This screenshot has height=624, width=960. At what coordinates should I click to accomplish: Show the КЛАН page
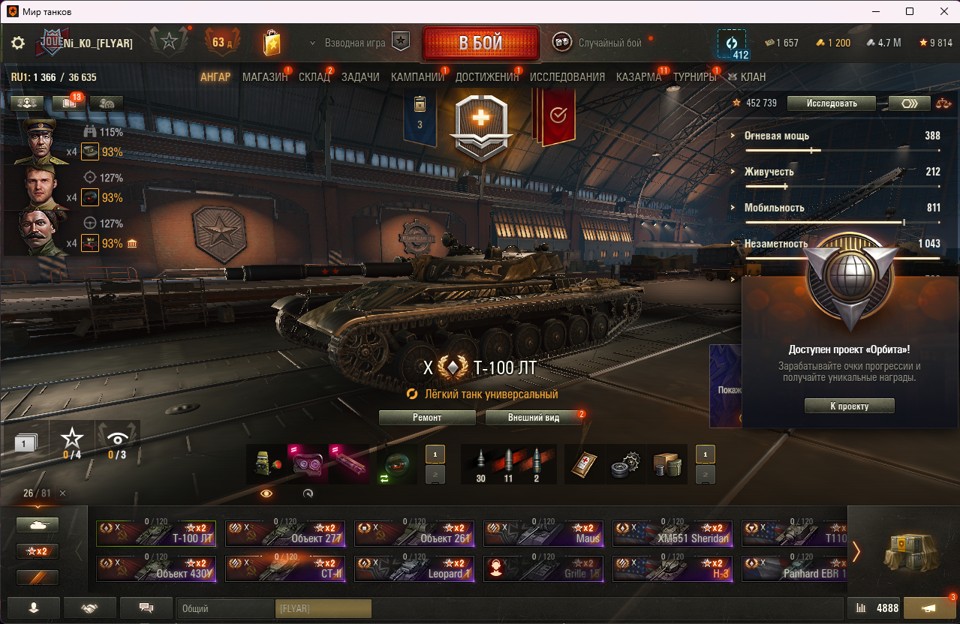[753, 77]
